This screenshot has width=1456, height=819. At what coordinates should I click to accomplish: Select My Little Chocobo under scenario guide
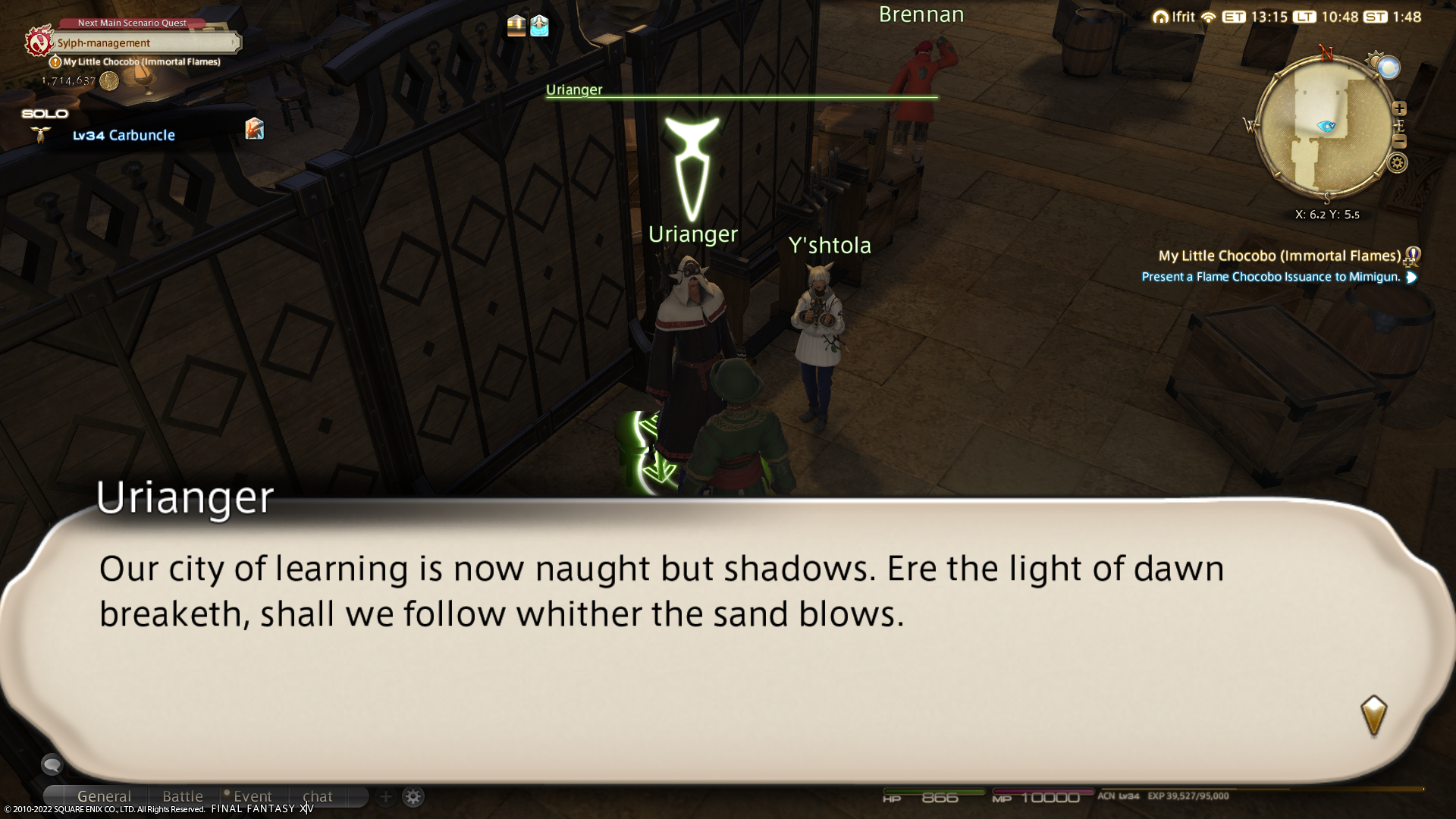click(x=141, y=62)
